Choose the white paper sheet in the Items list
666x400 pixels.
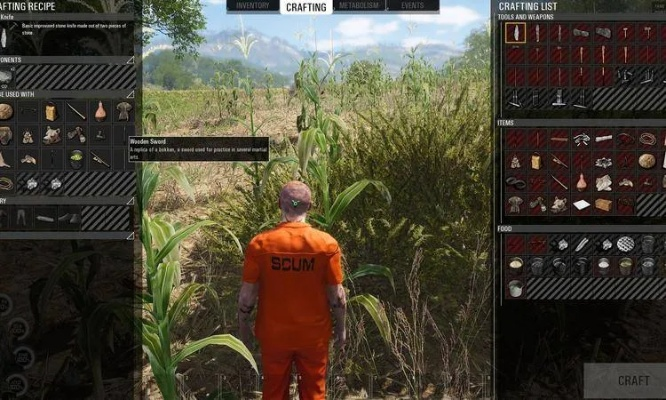click(581, 205)
